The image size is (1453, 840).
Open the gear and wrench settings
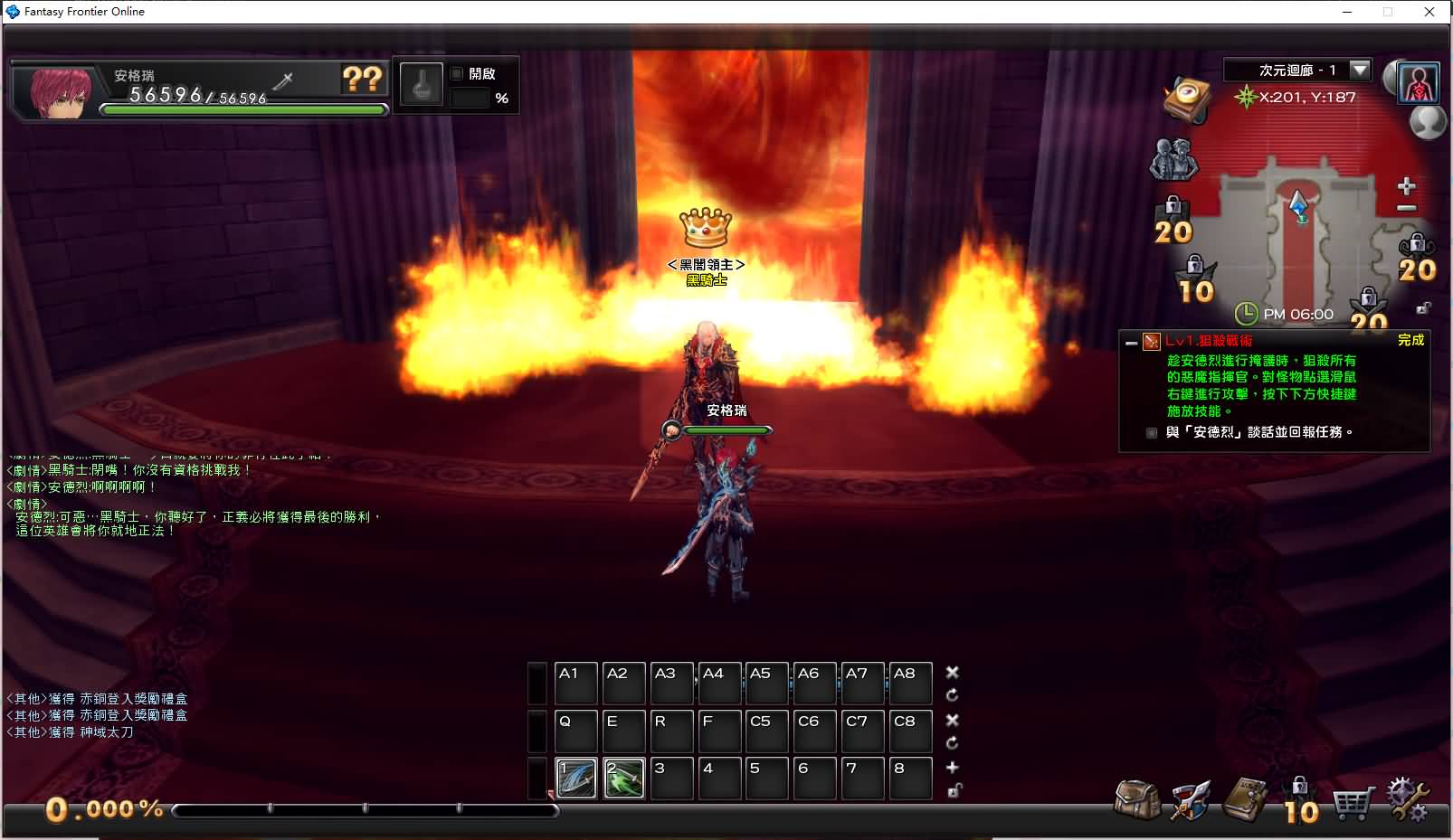(1407, 800)
